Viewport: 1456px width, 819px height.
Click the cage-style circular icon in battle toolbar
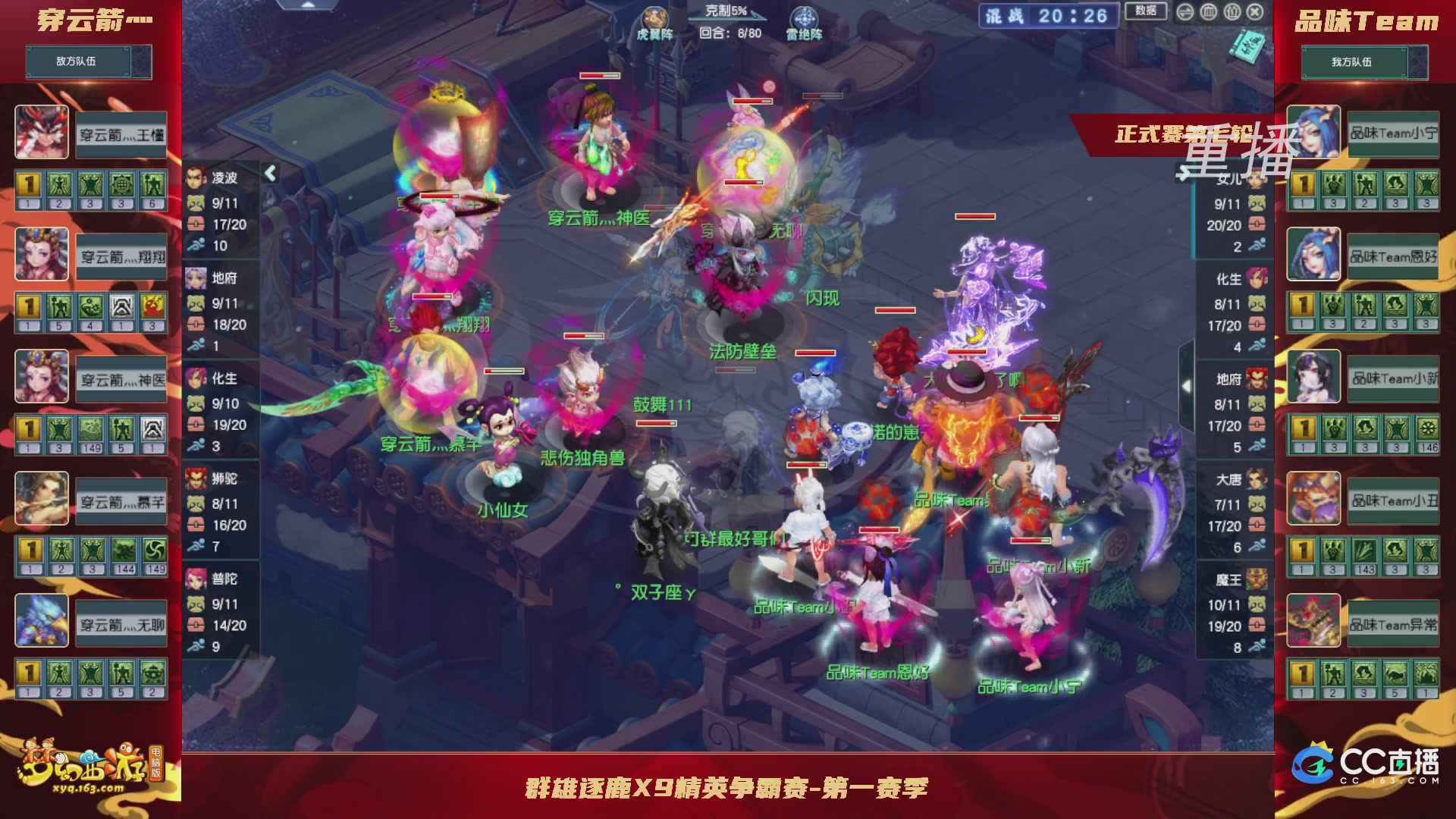click(x=1208, y=13)
